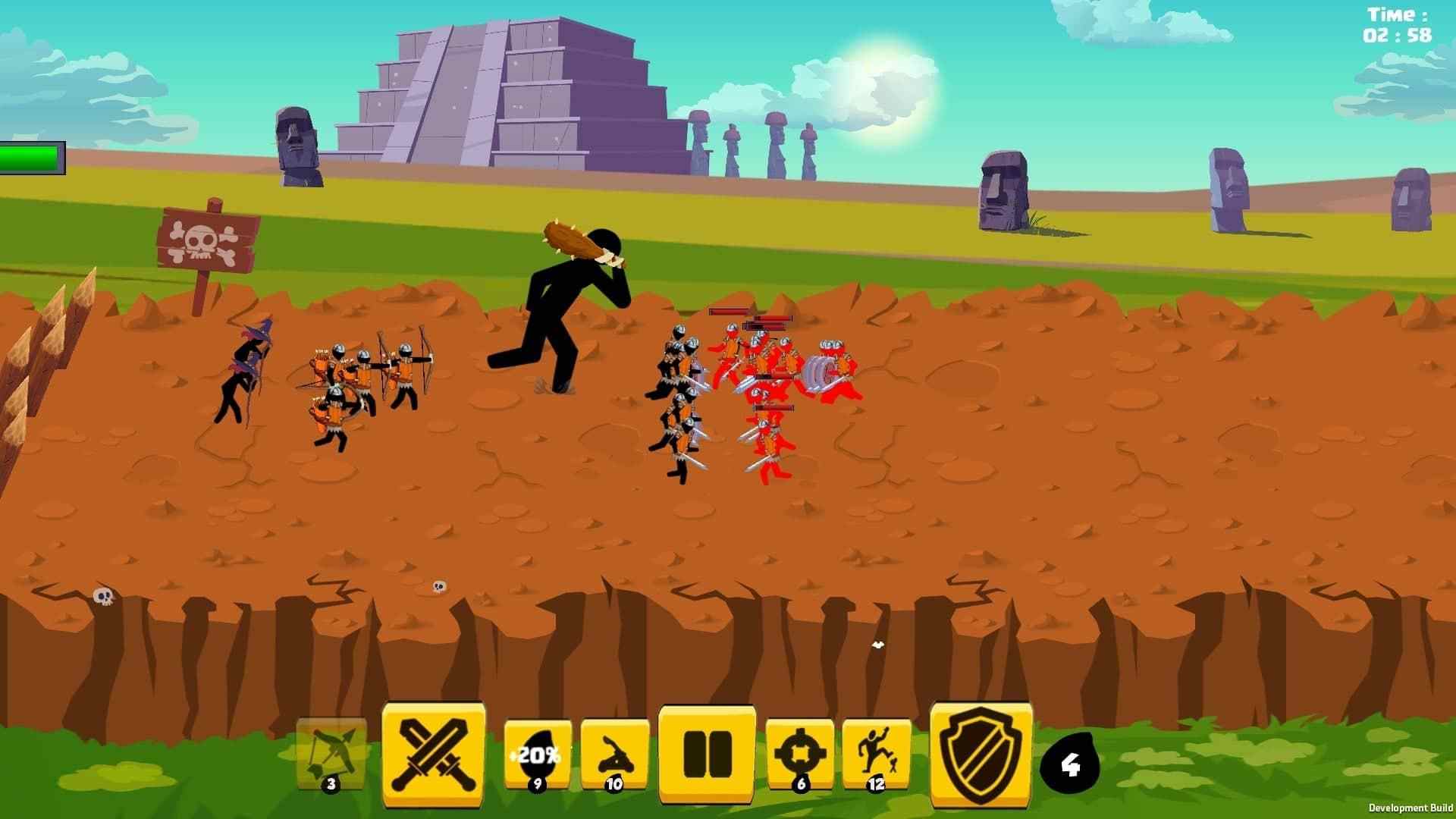Click the archer icon counter showing 3
This screenshot has width=1456, height=819.
click(331, 785)
